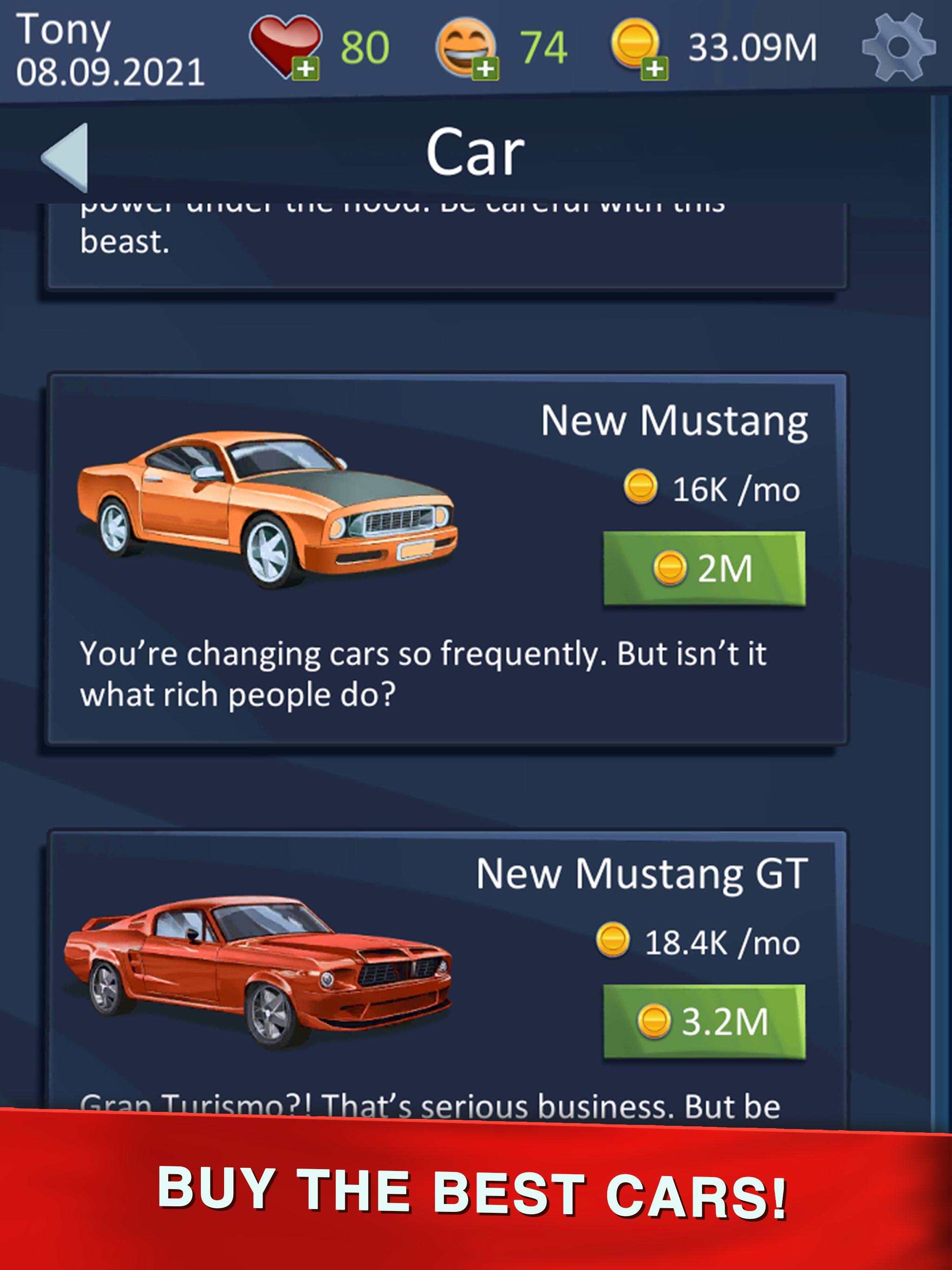Buy the New Mustang for 2M
The image size is (952, 1270).
point(704,568)
